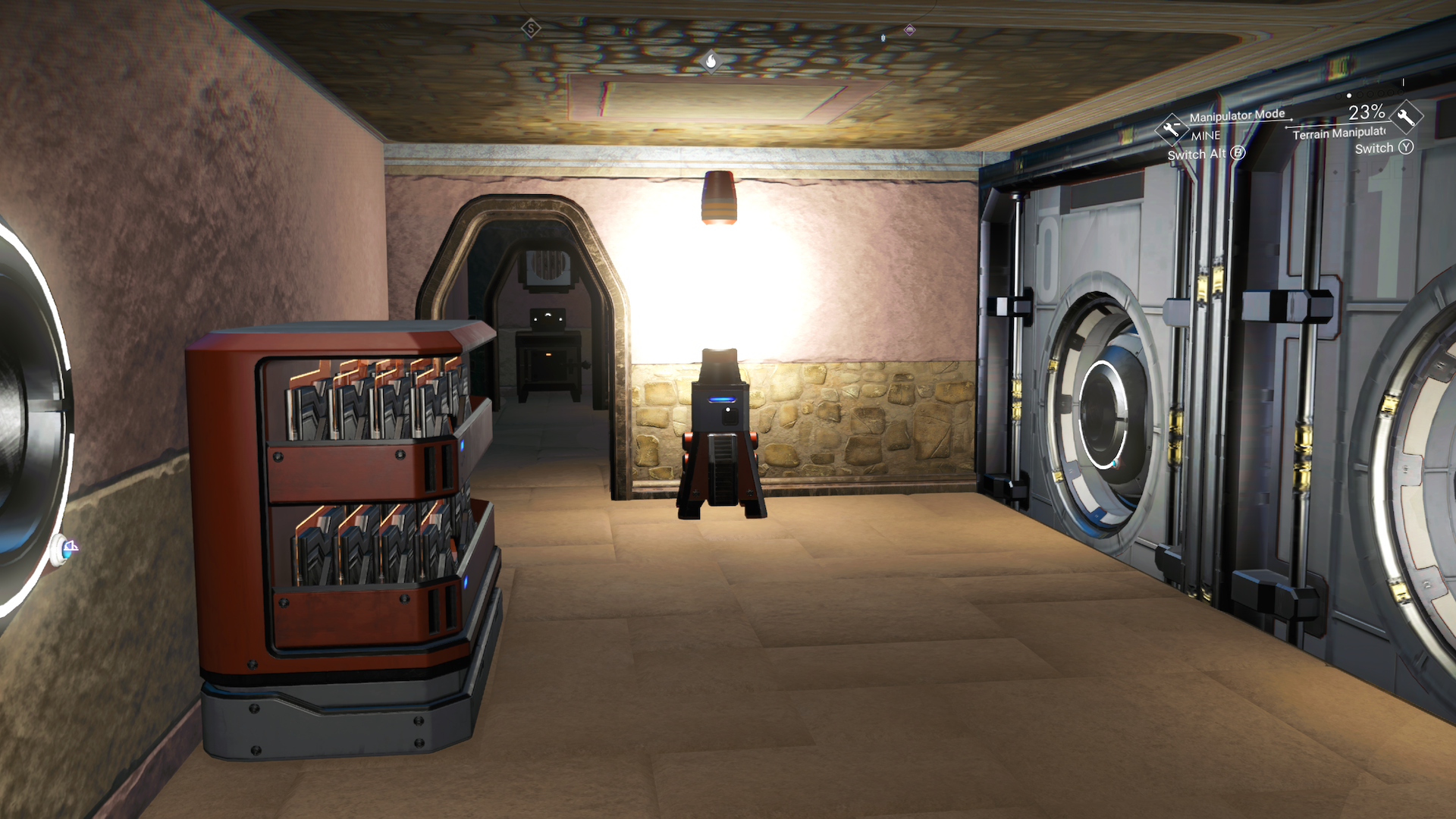The image size is (1456, 819).
Task: Select the Terrain Manipulator multi-tool icon
Action: pyautogui.click(x=1407, y=117)
